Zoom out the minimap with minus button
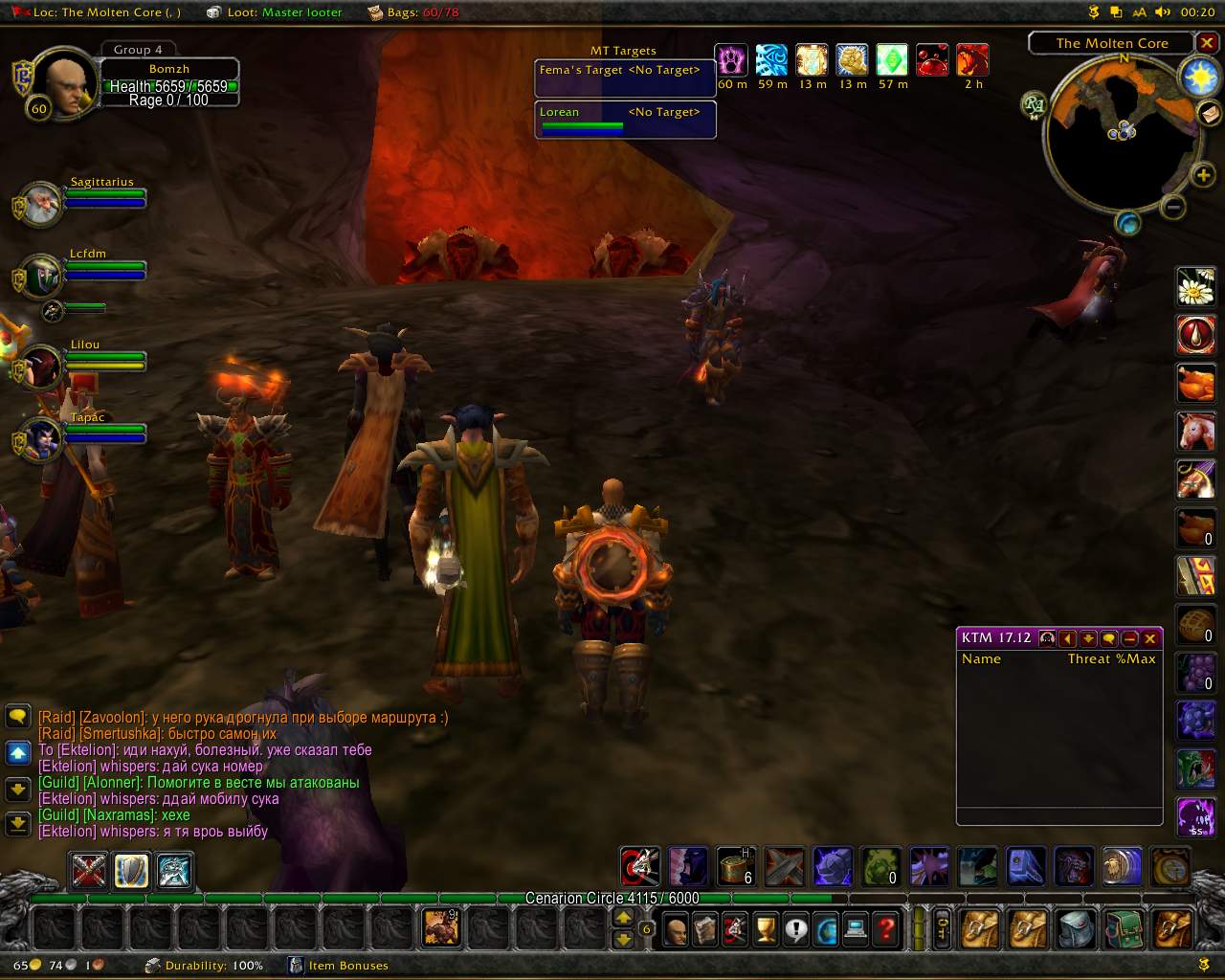 pyautogui.click(x=1172, y=206)
